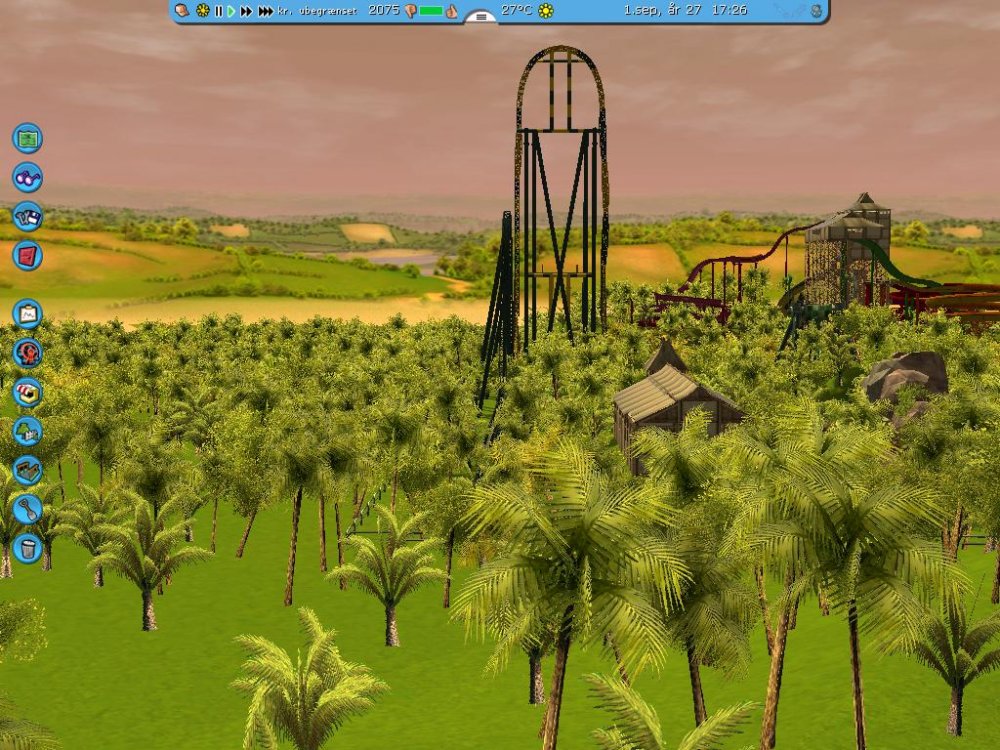Click the sun time-of-day icon beside guest head

coord(202,10)
